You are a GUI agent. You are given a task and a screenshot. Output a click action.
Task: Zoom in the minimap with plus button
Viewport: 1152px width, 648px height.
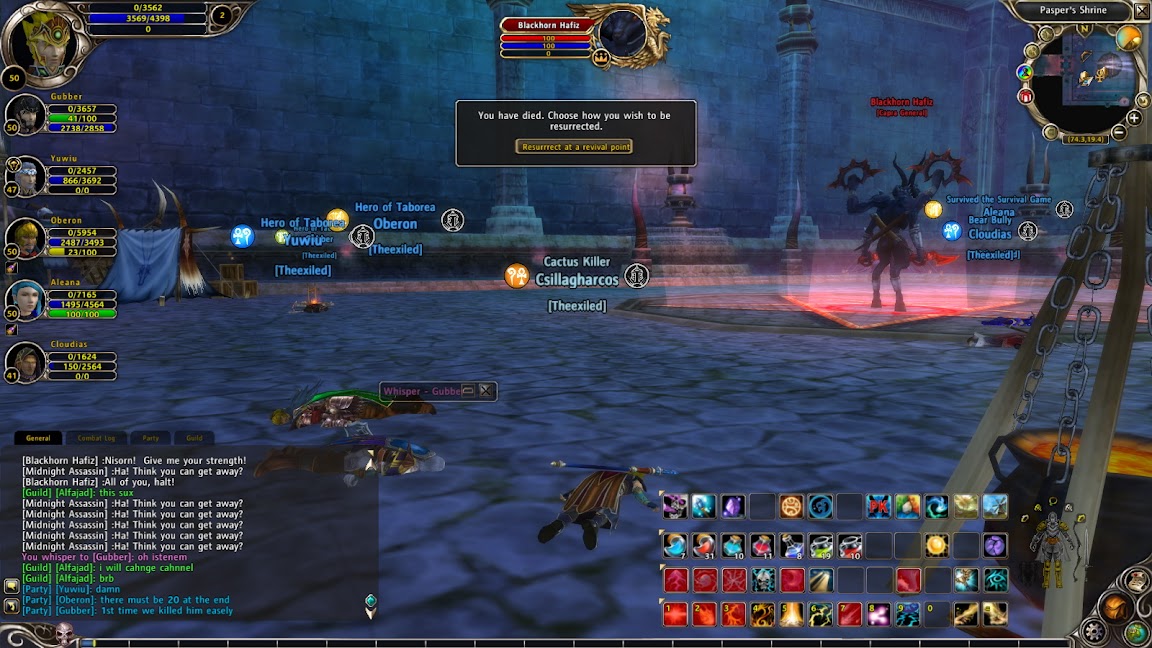coord(1133,118)
